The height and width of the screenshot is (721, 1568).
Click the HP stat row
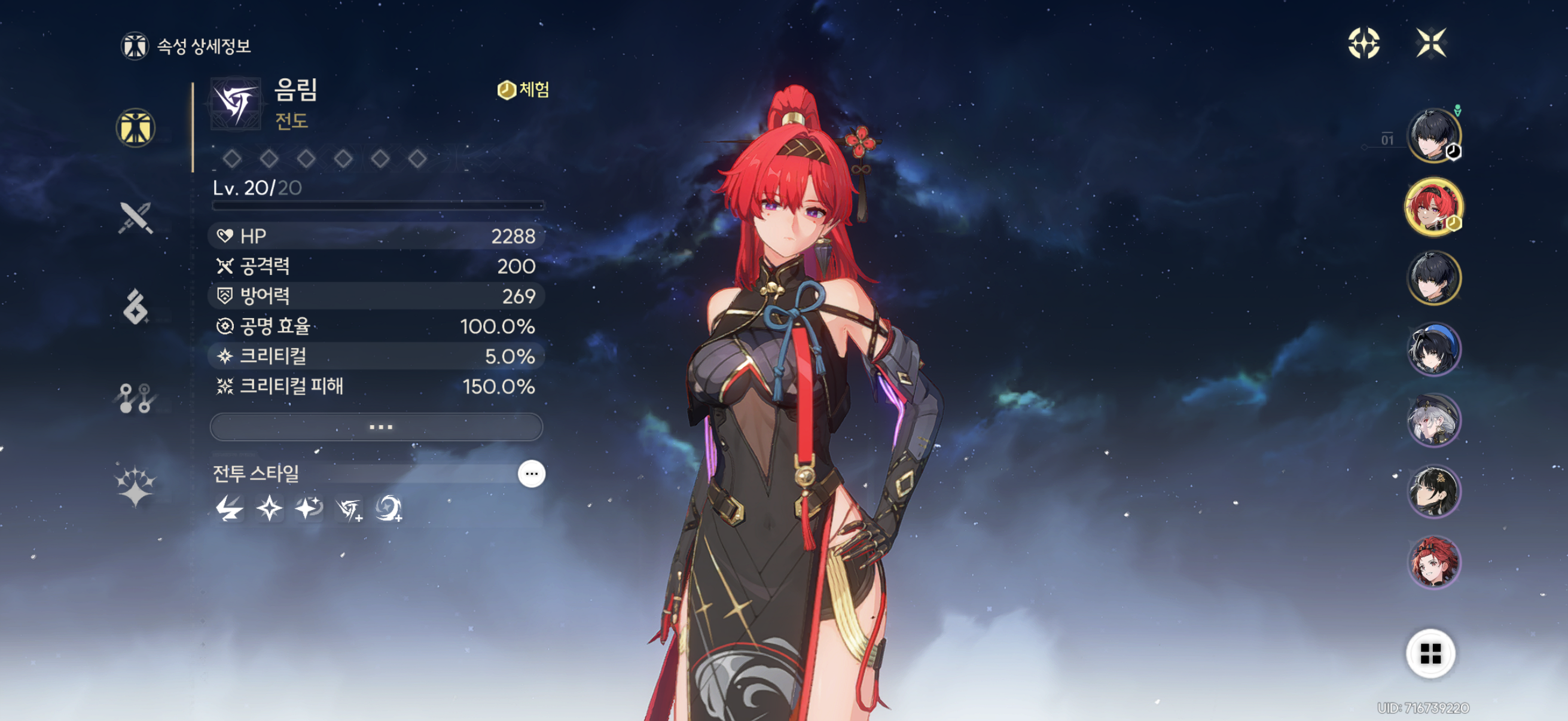coord(376,236)
